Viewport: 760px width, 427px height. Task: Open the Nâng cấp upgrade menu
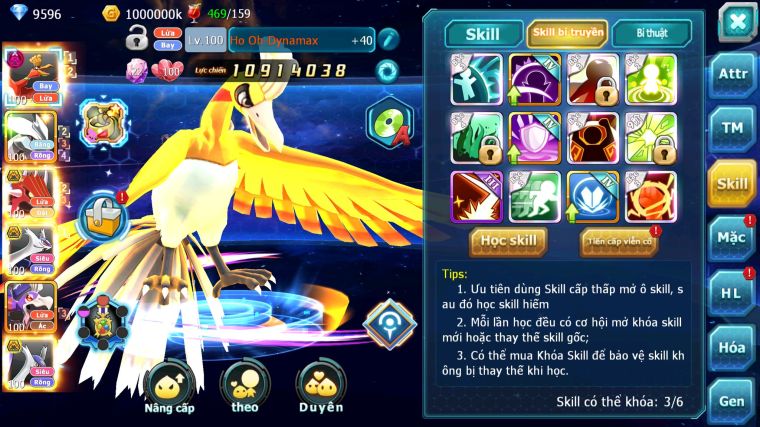(169, 387)
